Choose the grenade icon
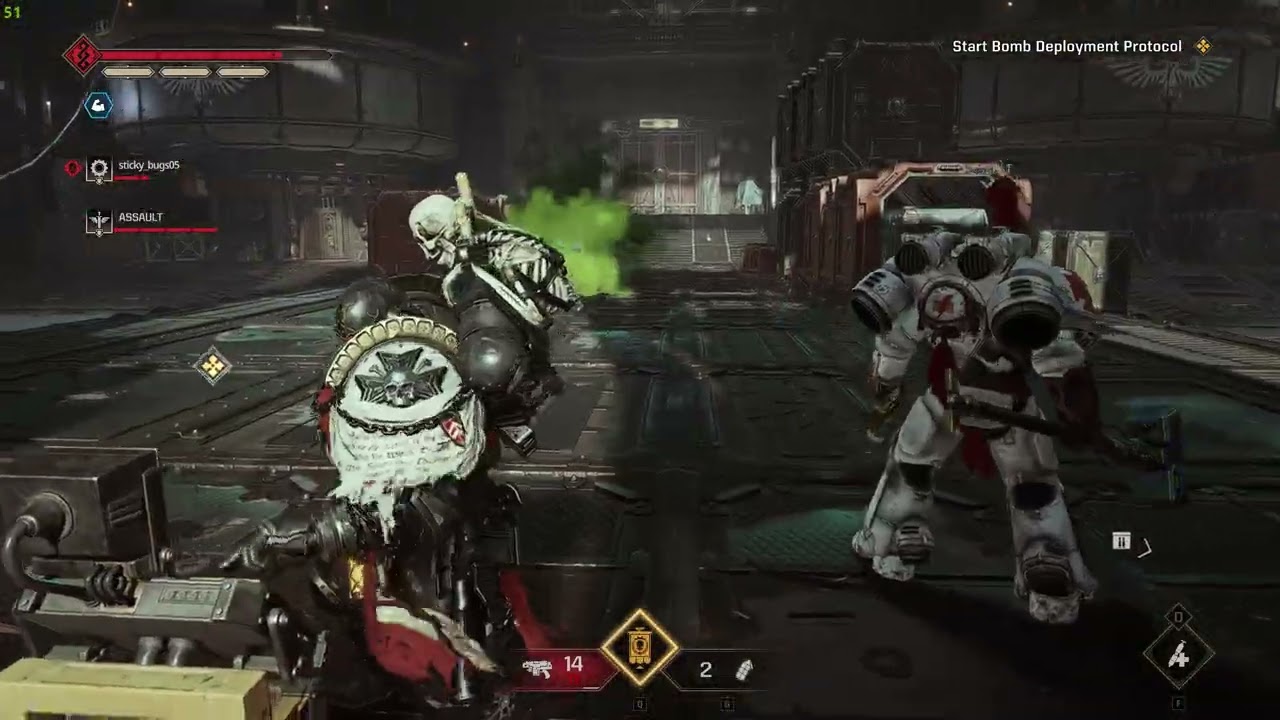This screenshot has height=720, width=1280. (x=743, y=670)
